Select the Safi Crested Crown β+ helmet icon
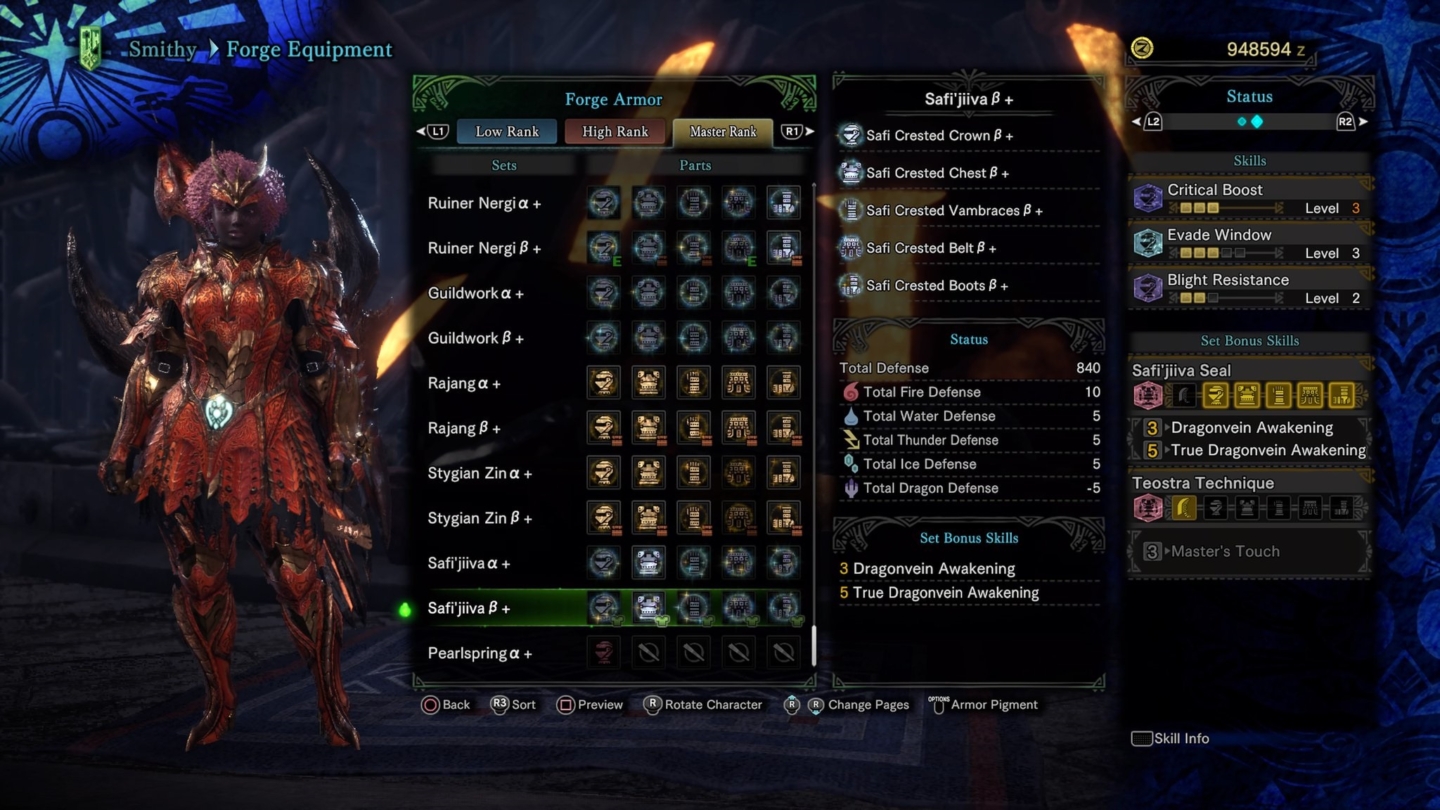 [851, 135]
